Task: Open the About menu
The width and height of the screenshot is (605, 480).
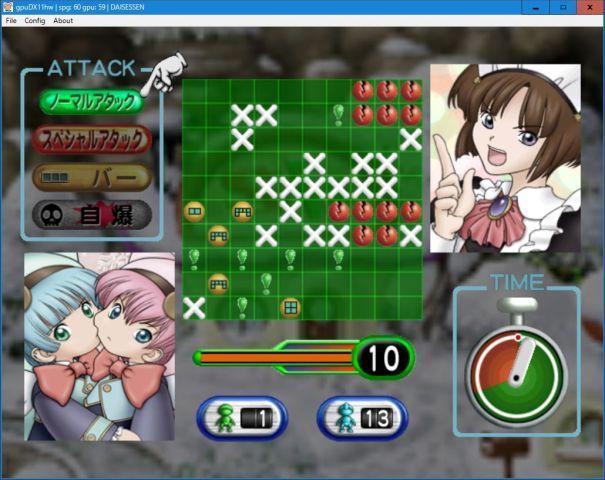Action: coord(63,20)
